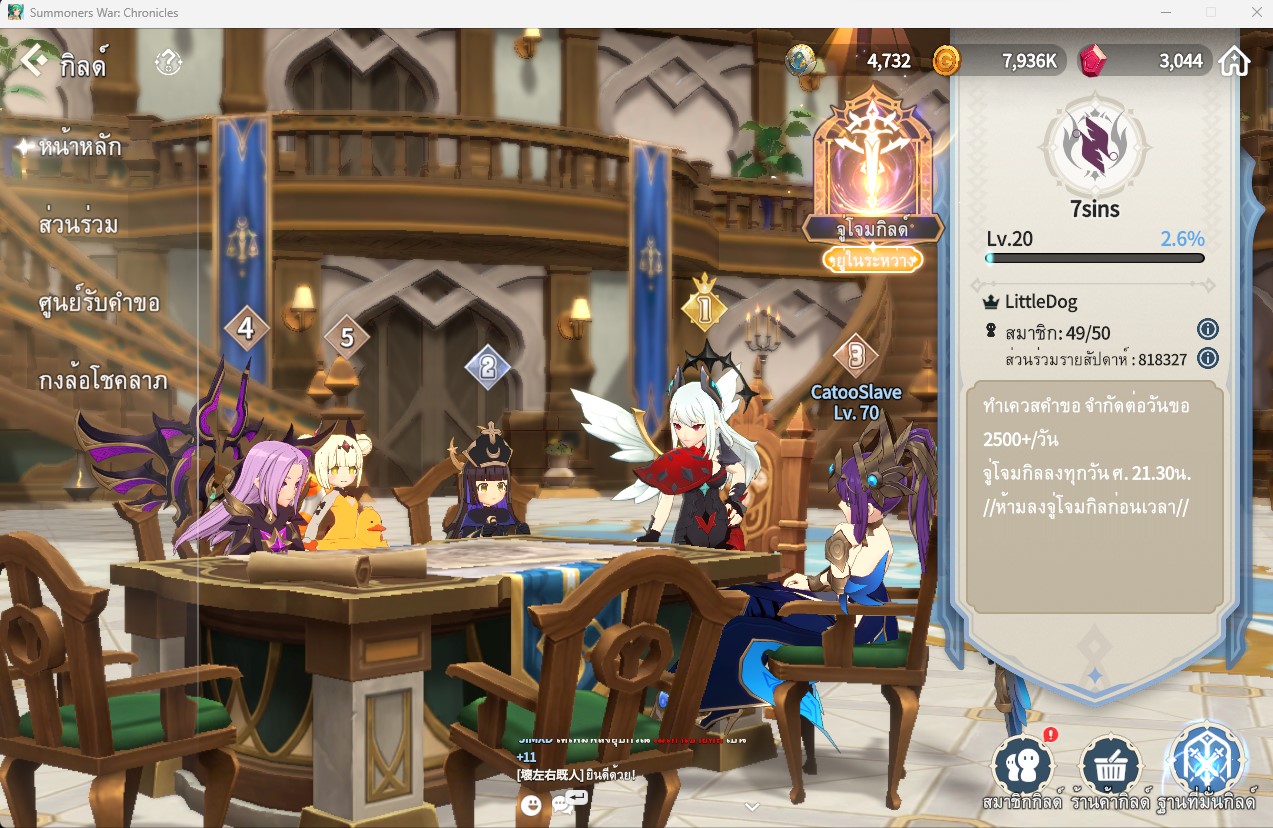1273x828 pixels.
Task: Select the หน้าหลัก main page tab
Action: click(80, 148)
